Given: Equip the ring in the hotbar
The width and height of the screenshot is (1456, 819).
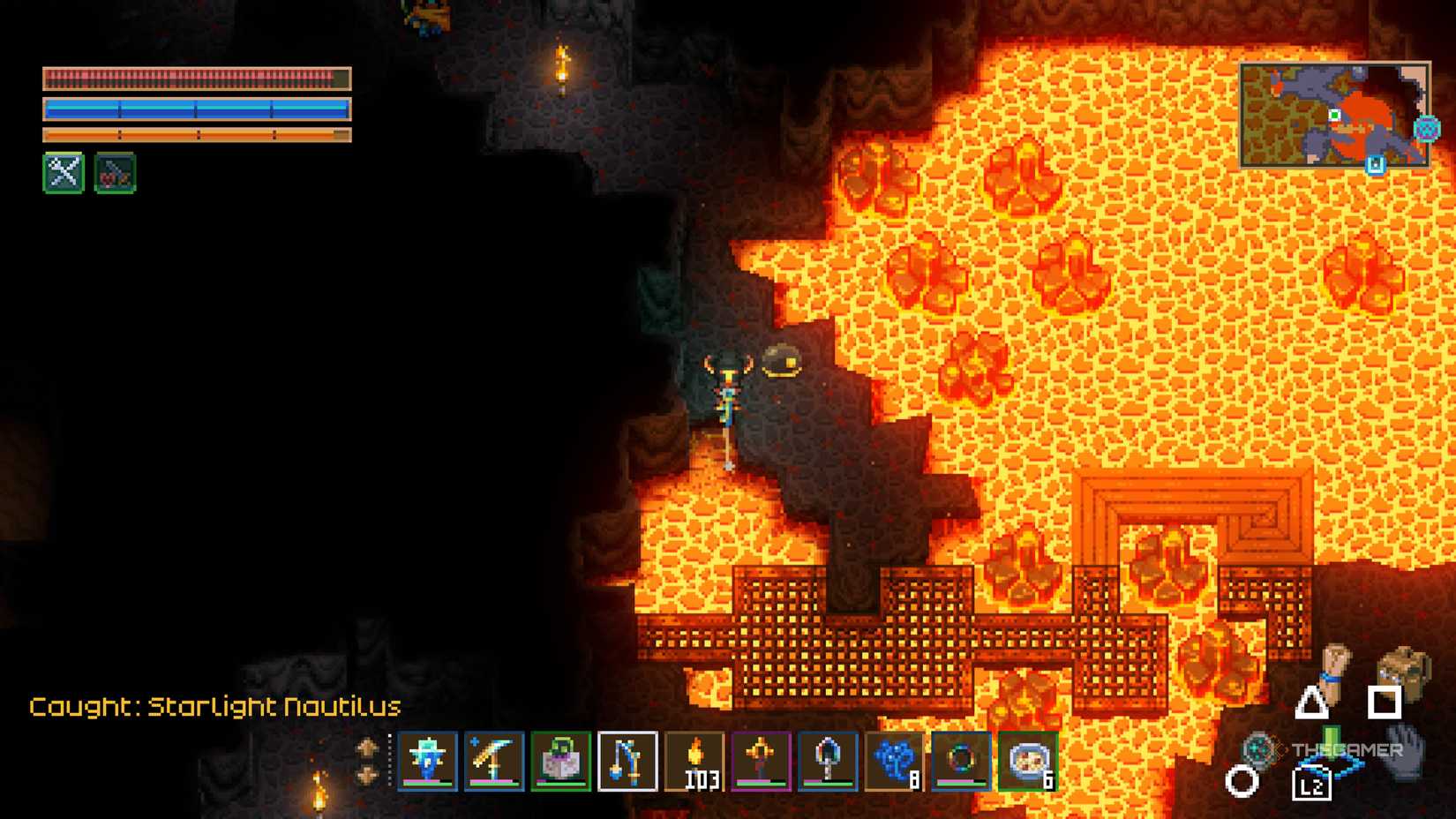Looking at the screenshot, I should 961,761.
